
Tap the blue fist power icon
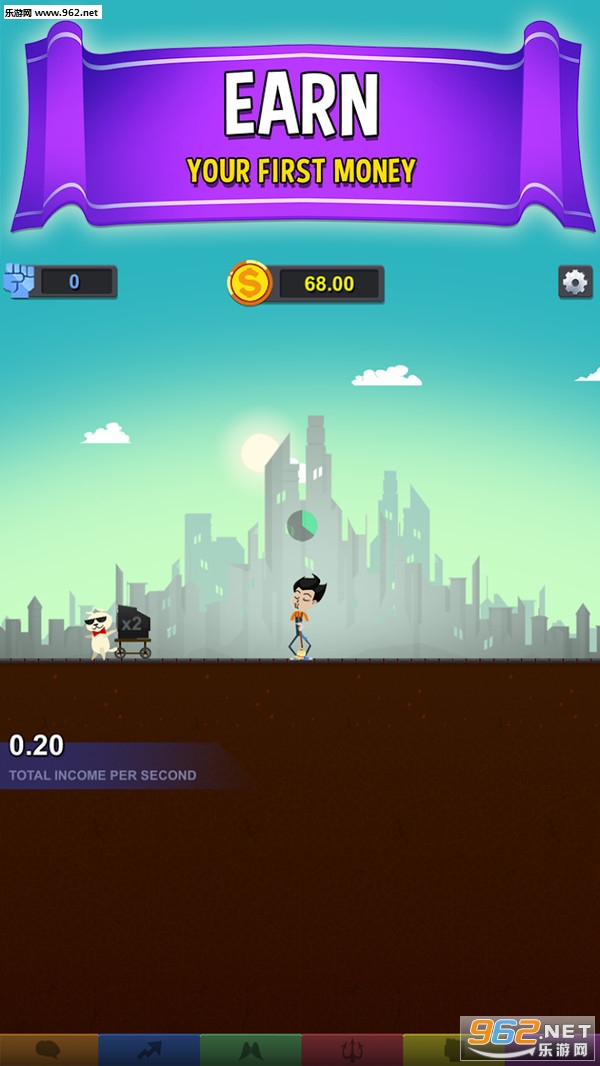[x=19, y=281]
